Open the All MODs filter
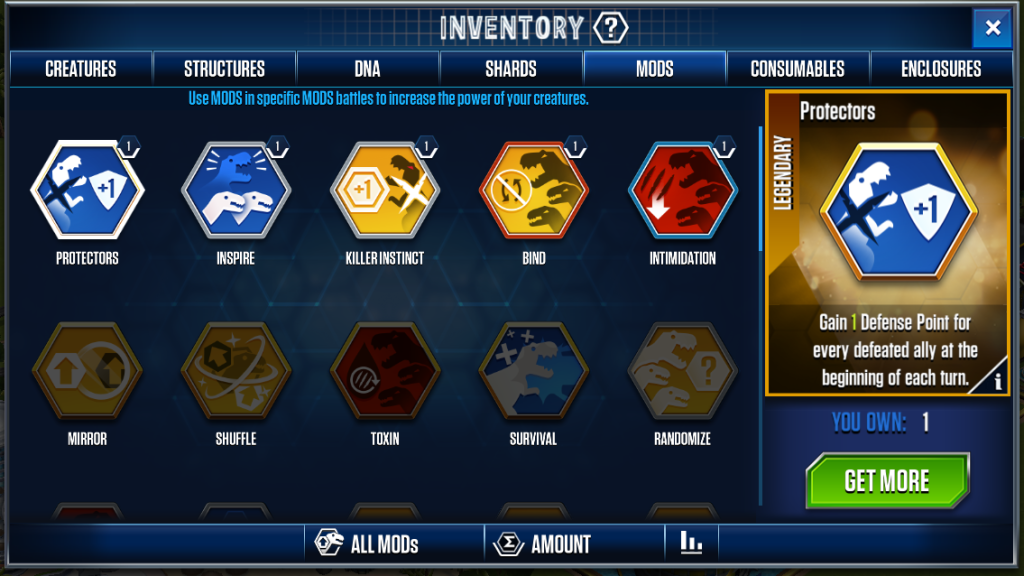 (x=368, y=544)
